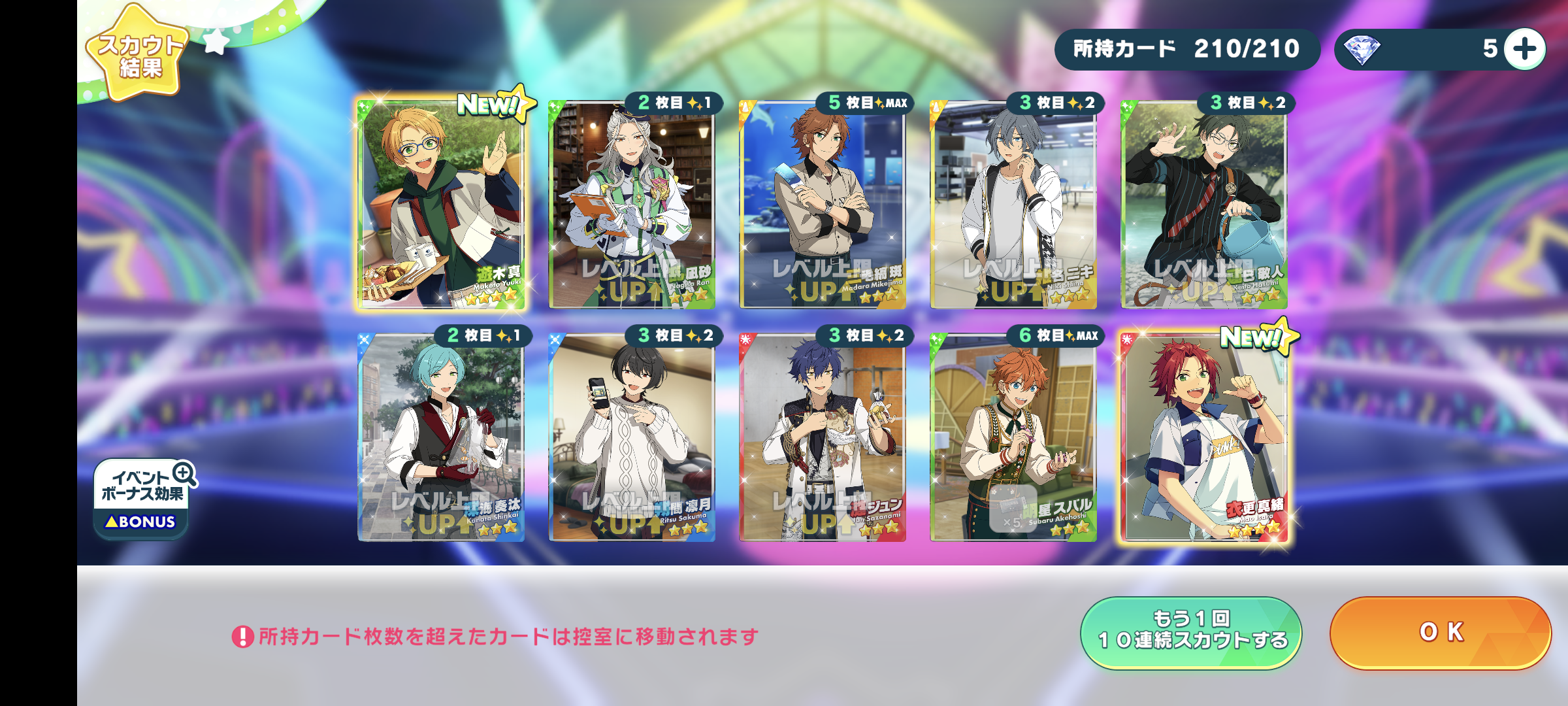1568x706 pixels.
Task: Pick the Jun Sazanami card
Action: tap(823, 438)
